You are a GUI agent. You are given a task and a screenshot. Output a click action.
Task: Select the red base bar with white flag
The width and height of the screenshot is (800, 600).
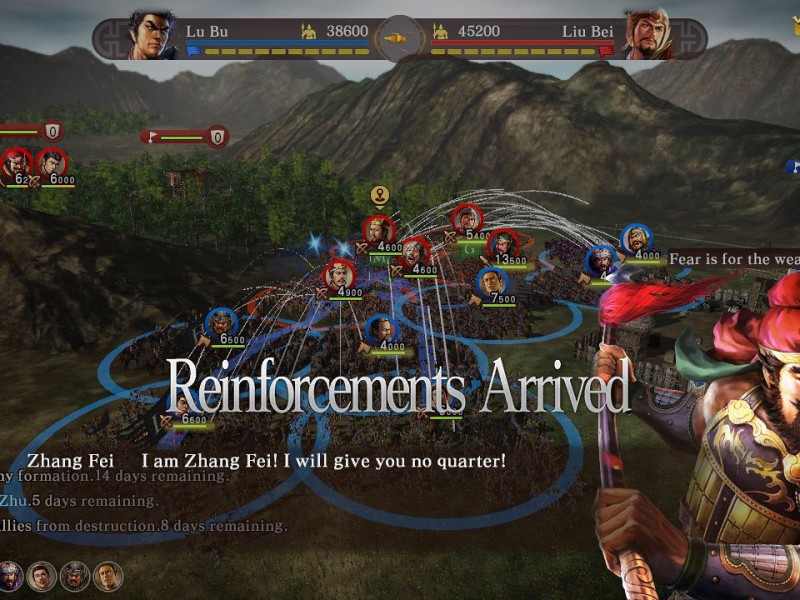(187, 136)
